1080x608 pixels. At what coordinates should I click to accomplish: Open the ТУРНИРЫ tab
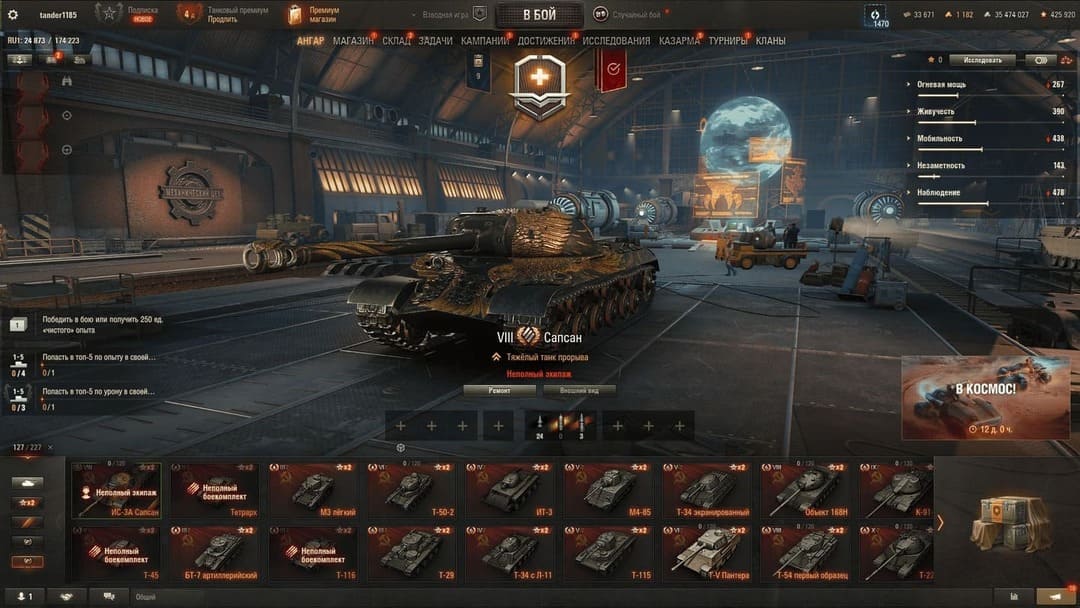point(727,41)
